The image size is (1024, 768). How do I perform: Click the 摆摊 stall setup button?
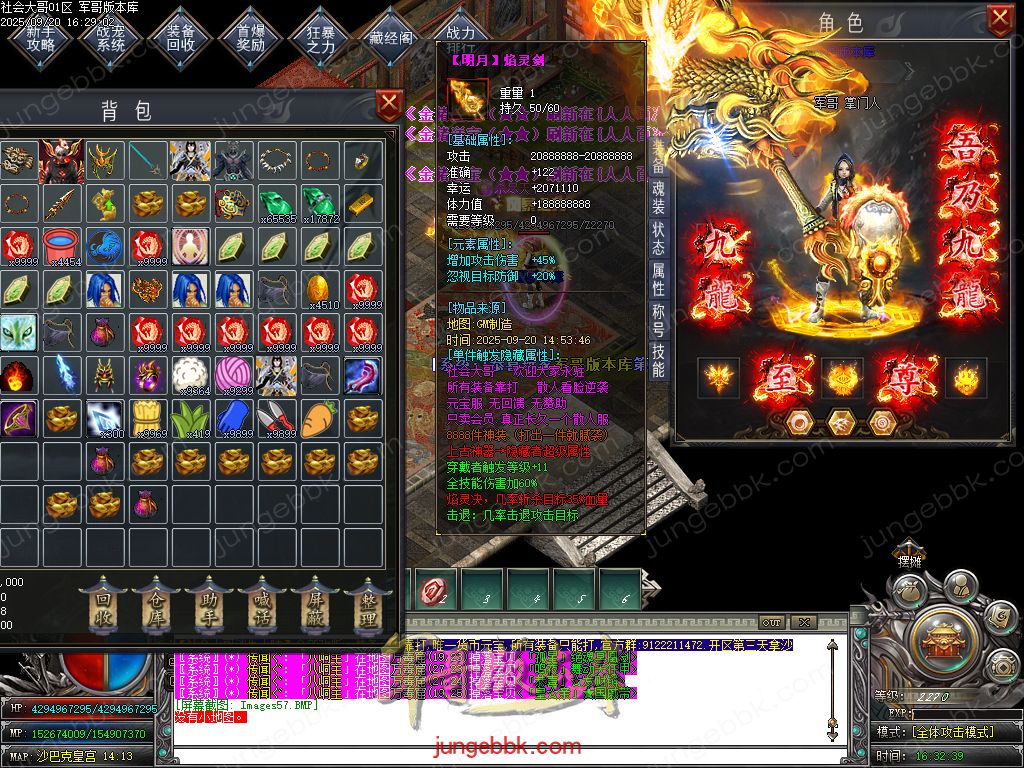click(x=909, y=561)
